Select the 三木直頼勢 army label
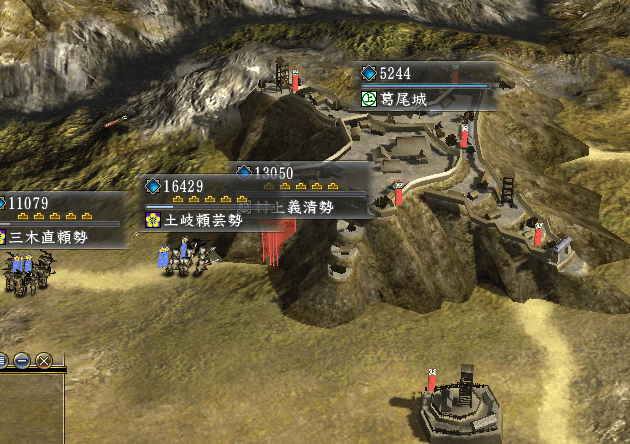Viewport: 630px width, 444px height. click(44, 237)
